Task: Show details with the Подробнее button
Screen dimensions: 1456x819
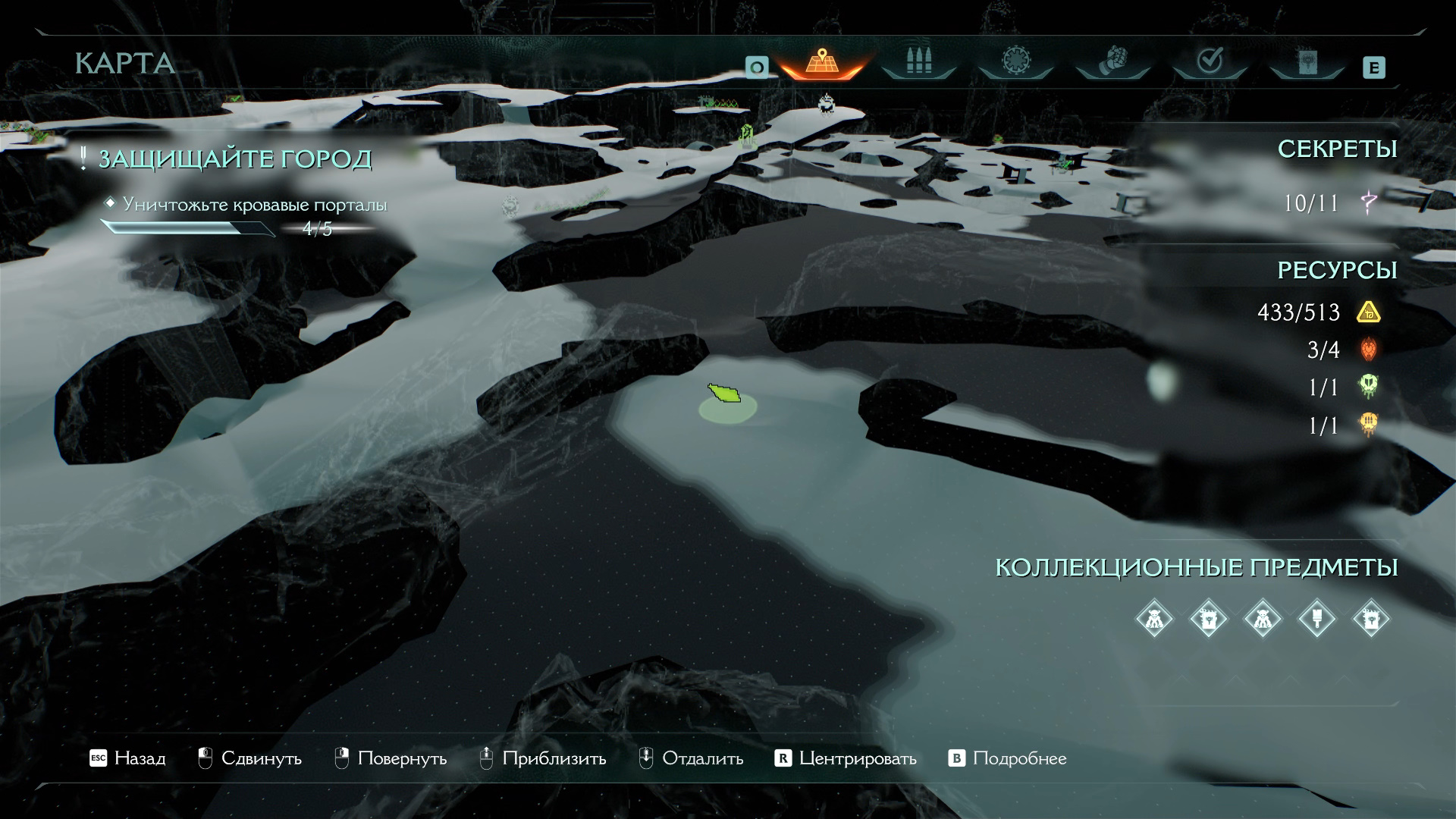Action: coord(1008,758)
